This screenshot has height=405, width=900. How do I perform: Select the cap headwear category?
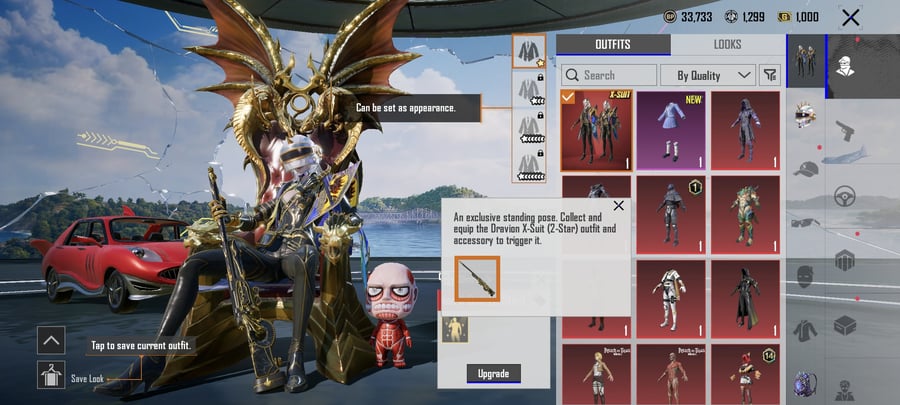(x=806, y=168)
